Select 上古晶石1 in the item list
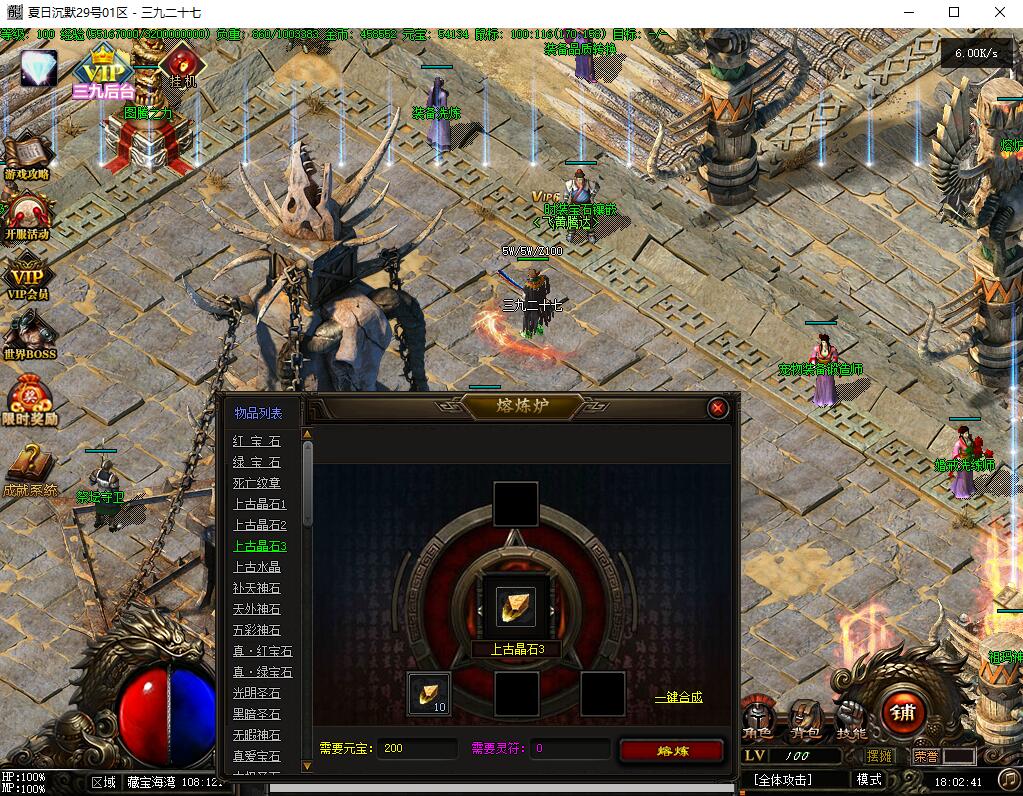 click(x=259, y=504)
